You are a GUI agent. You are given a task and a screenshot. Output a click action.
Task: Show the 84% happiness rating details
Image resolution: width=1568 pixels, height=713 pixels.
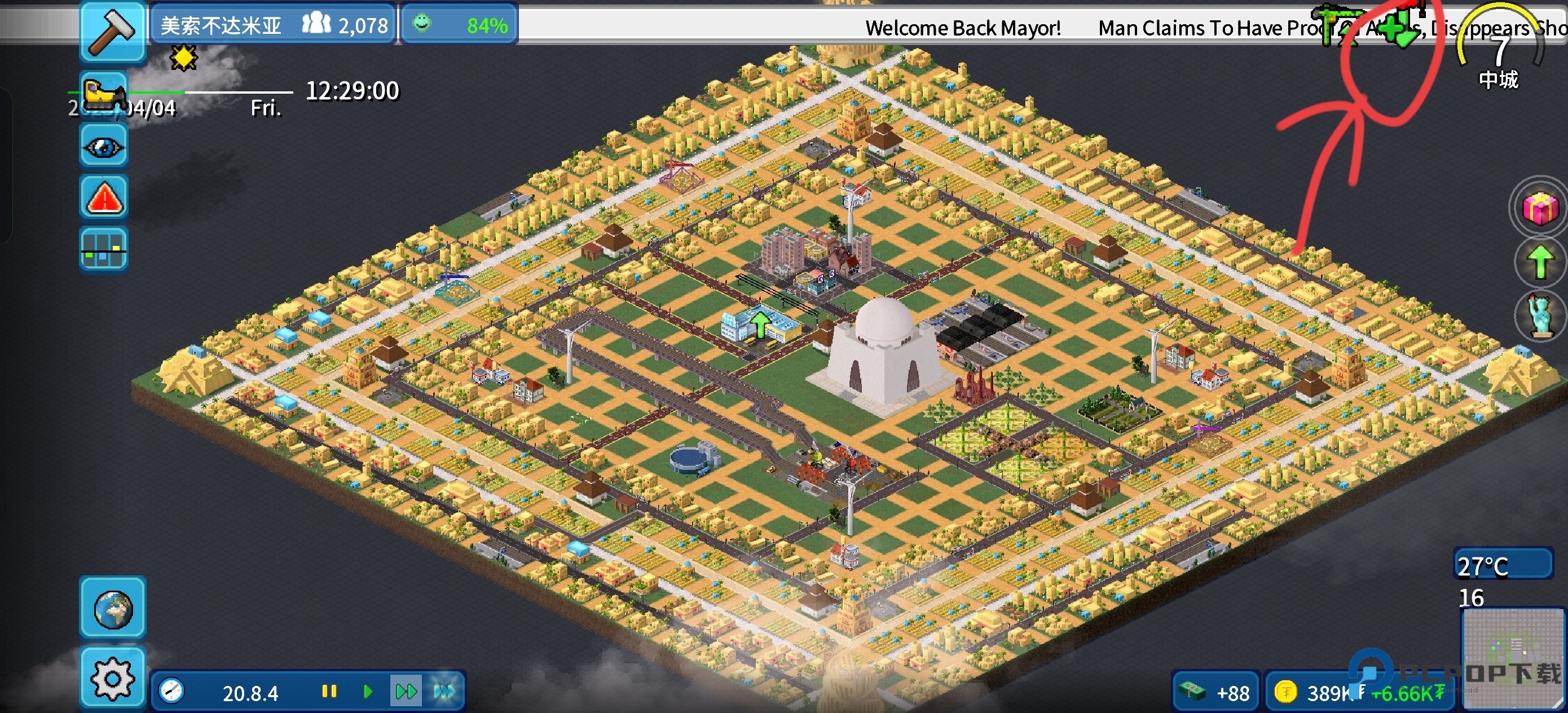point(460,25)
